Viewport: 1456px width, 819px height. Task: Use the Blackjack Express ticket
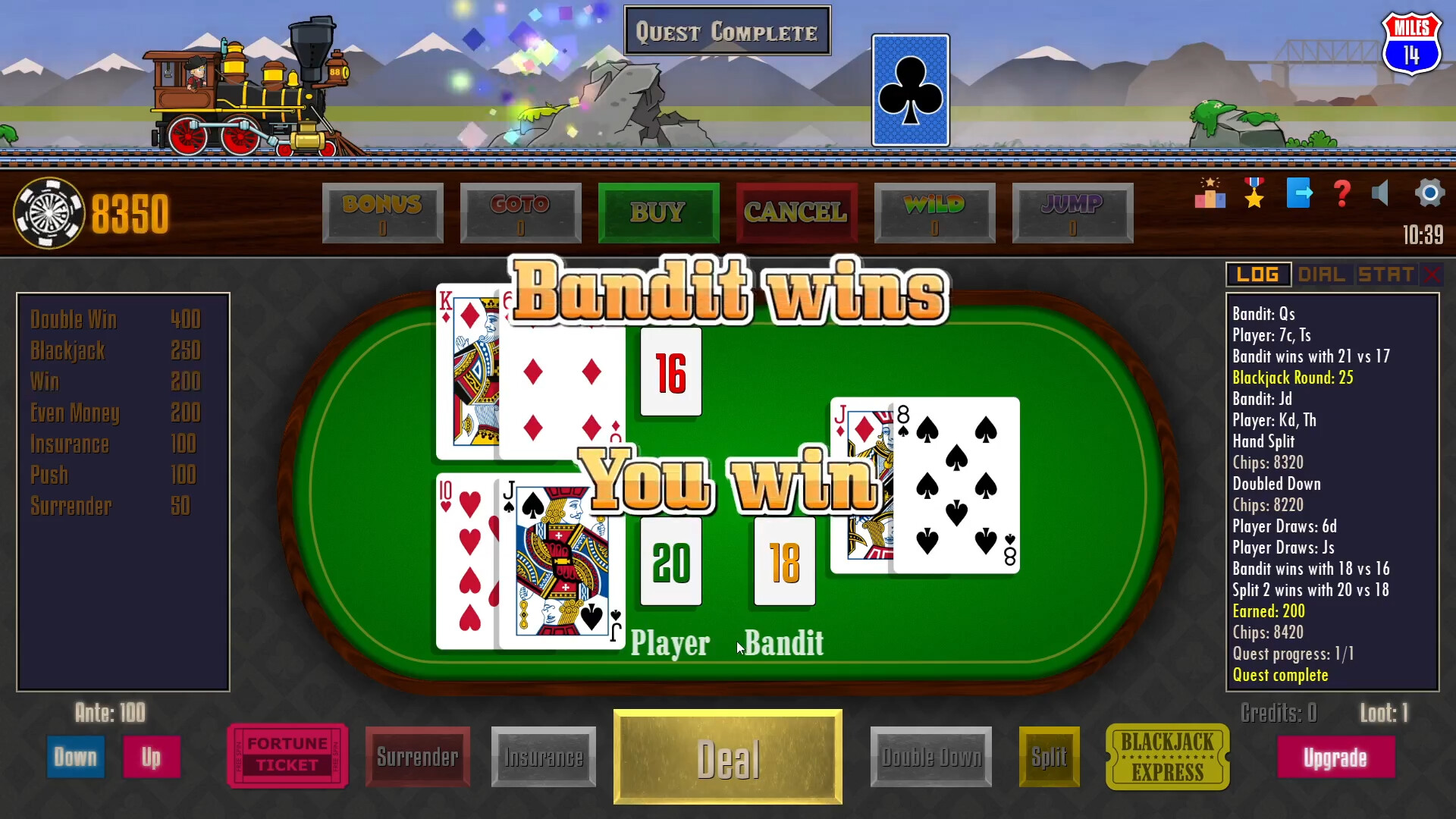pos(1166,756)
